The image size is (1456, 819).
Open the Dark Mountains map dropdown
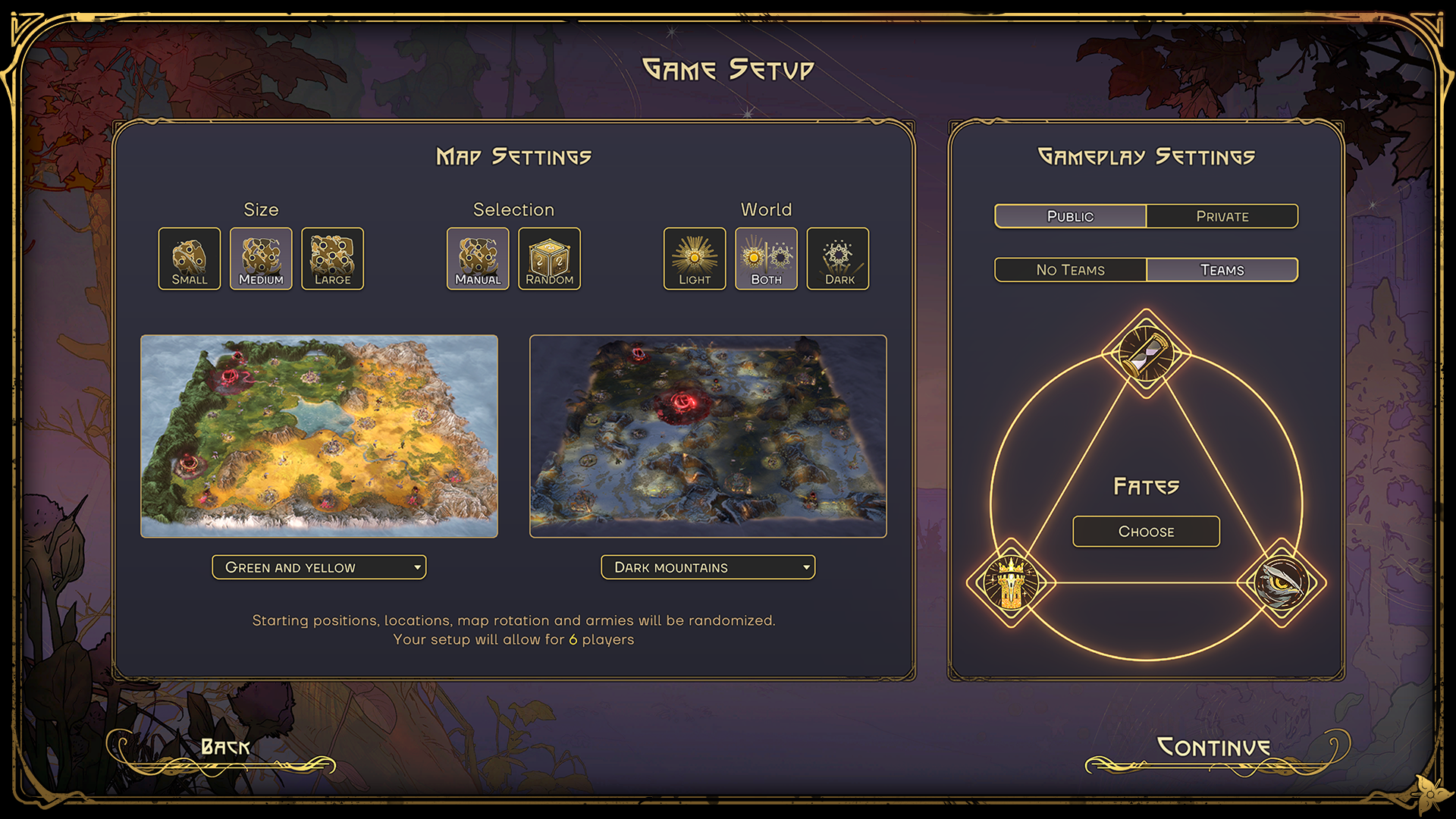[x=708, y=567]
